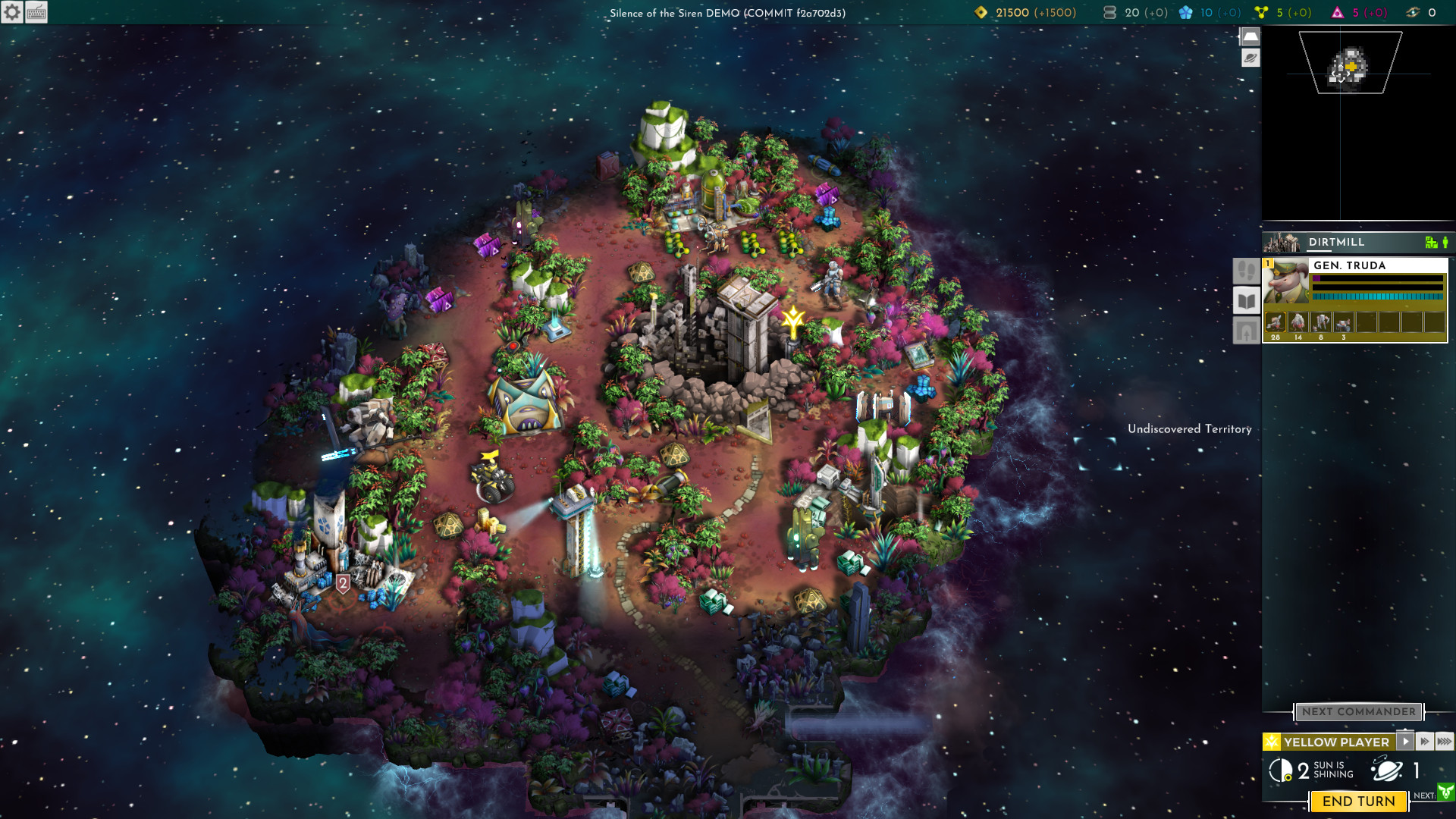End the current turn
This screenshot has width=1456, height=819.
[1358, 802]
